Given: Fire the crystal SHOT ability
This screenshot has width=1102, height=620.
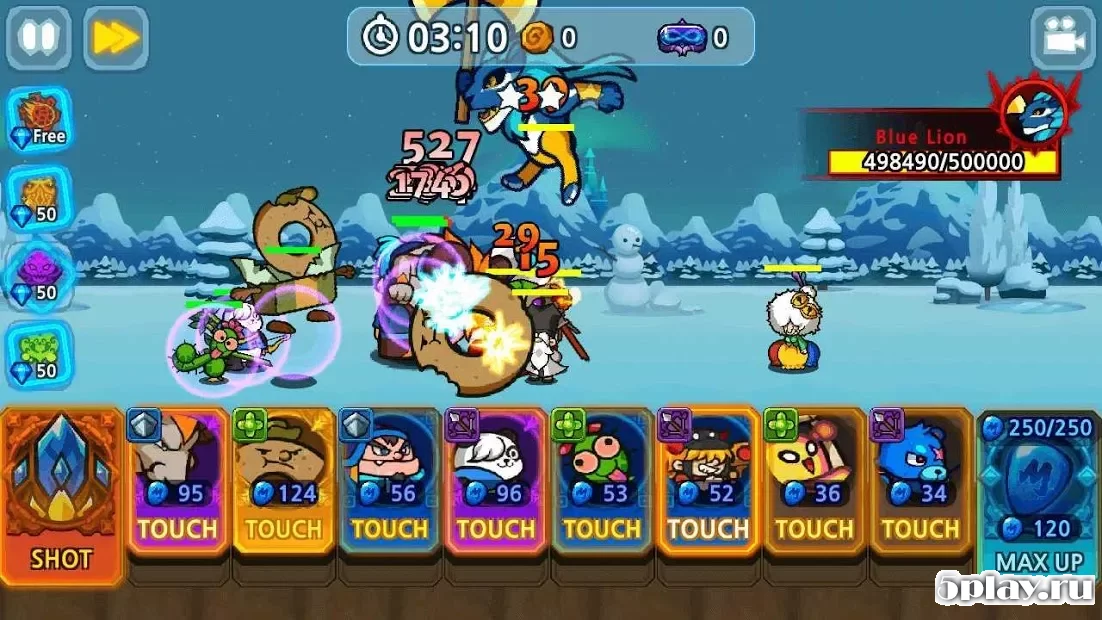Looking at the screenshot, I should (x=61, y=494).
